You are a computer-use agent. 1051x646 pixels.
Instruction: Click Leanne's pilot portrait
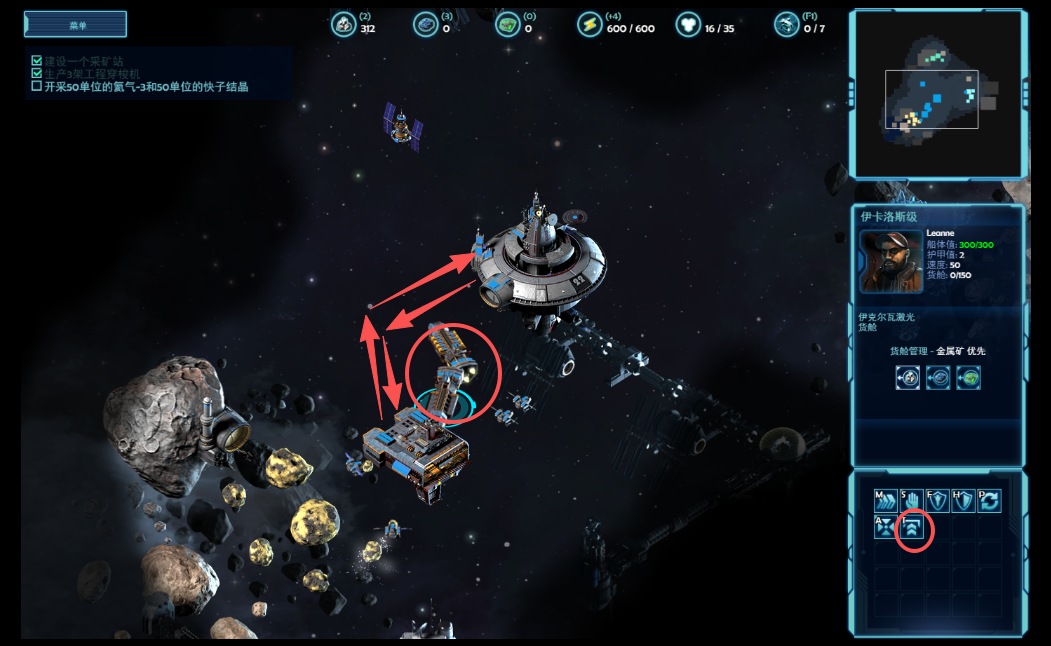(891, 262)
